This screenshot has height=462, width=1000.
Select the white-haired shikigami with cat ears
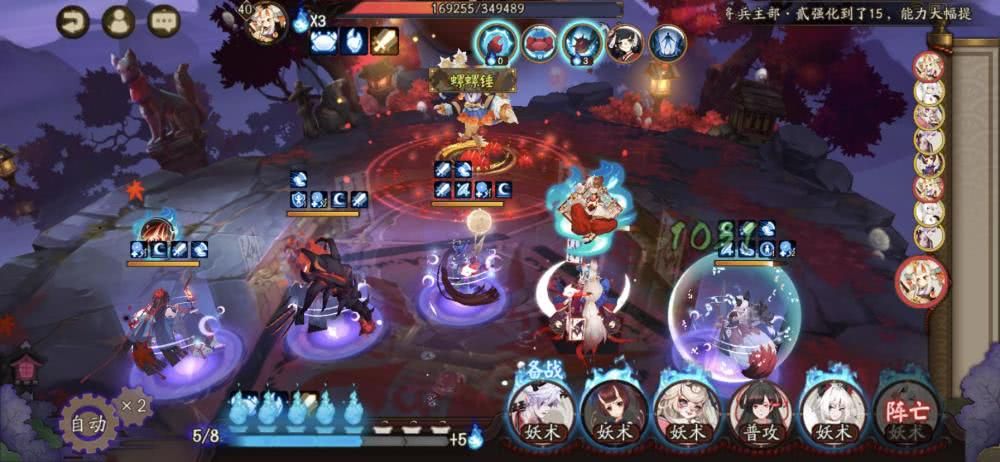point(833,412)
